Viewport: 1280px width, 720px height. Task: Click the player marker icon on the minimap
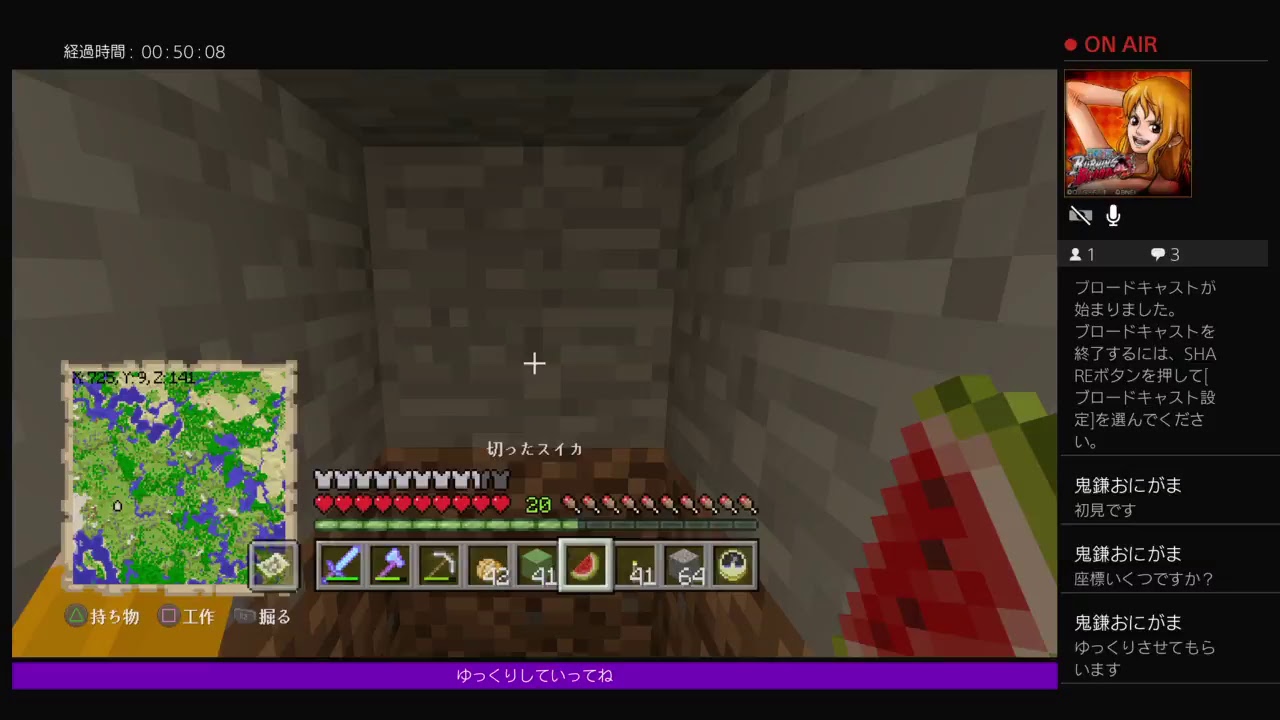coord(117,507)
